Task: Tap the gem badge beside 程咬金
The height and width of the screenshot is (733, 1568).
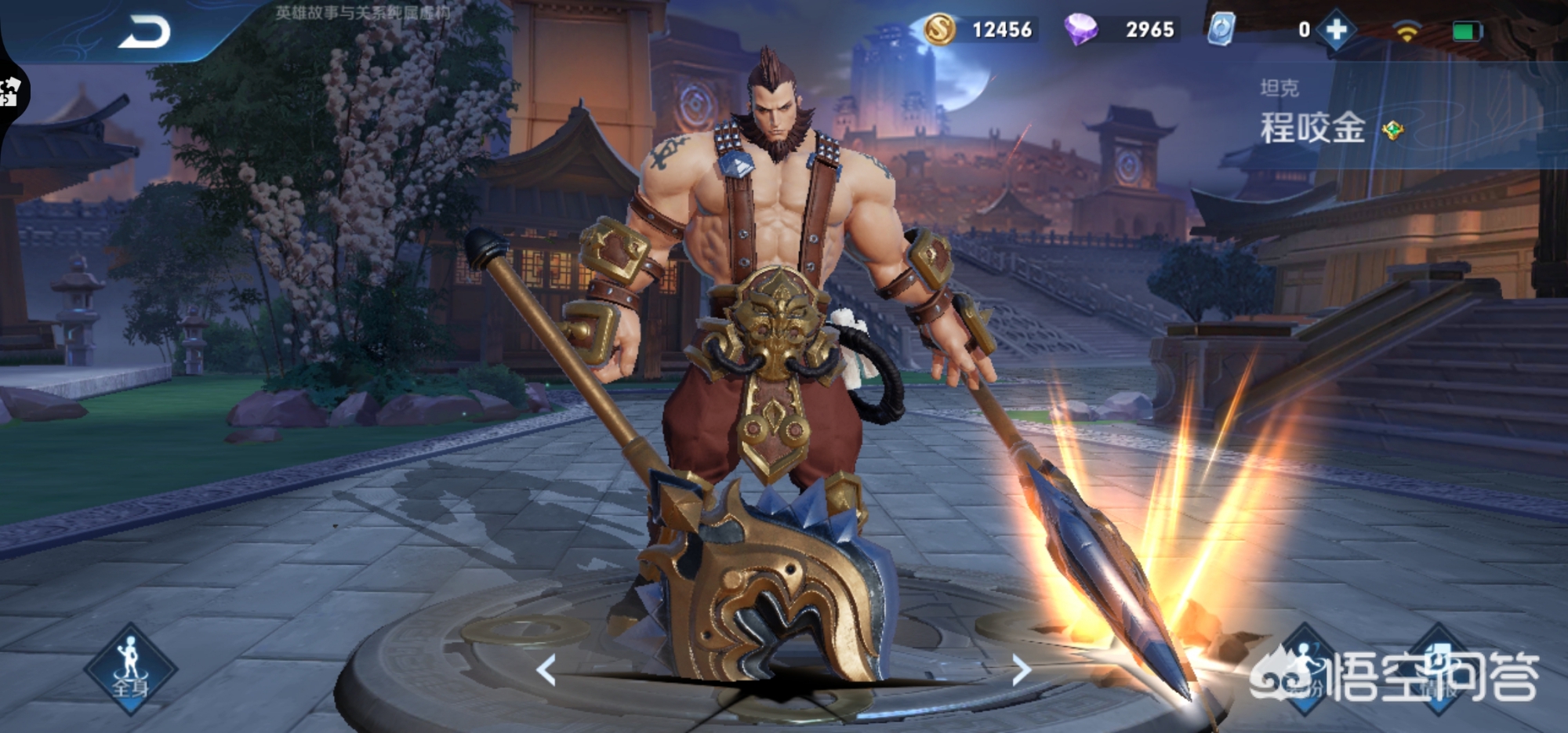Action: 1393,130
